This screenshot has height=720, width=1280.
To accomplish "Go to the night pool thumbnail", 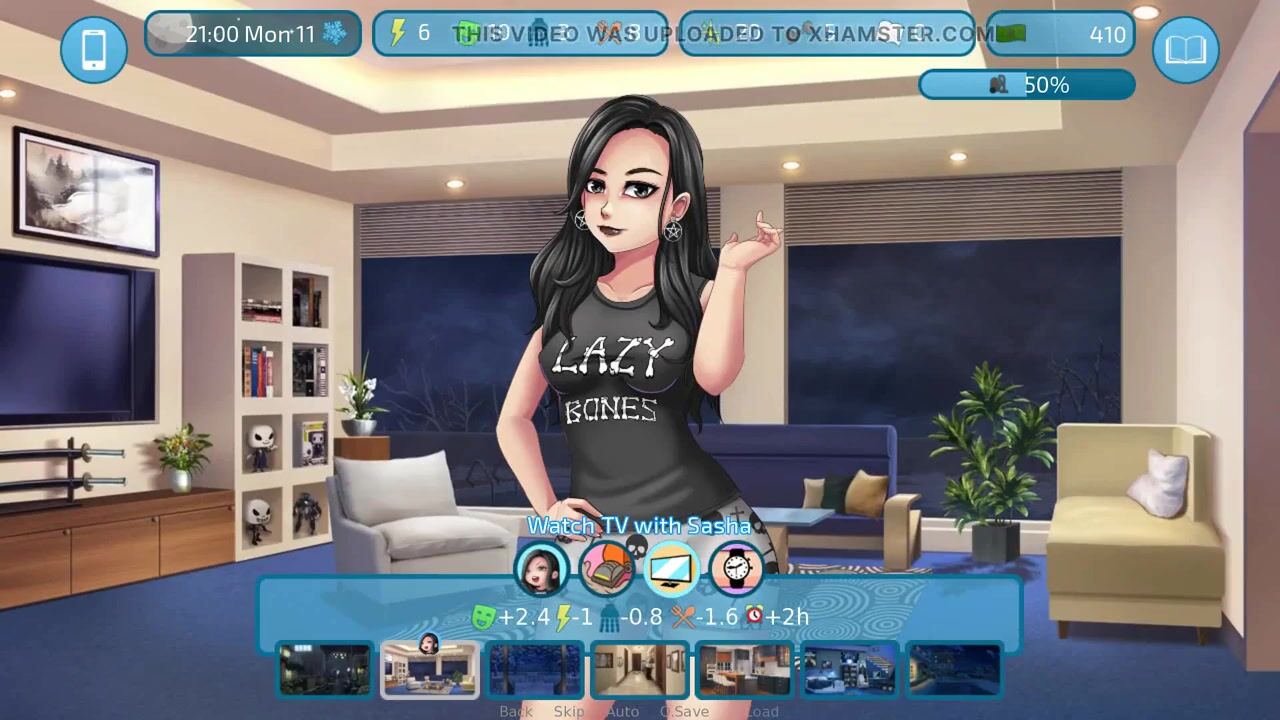I will 954,669.
